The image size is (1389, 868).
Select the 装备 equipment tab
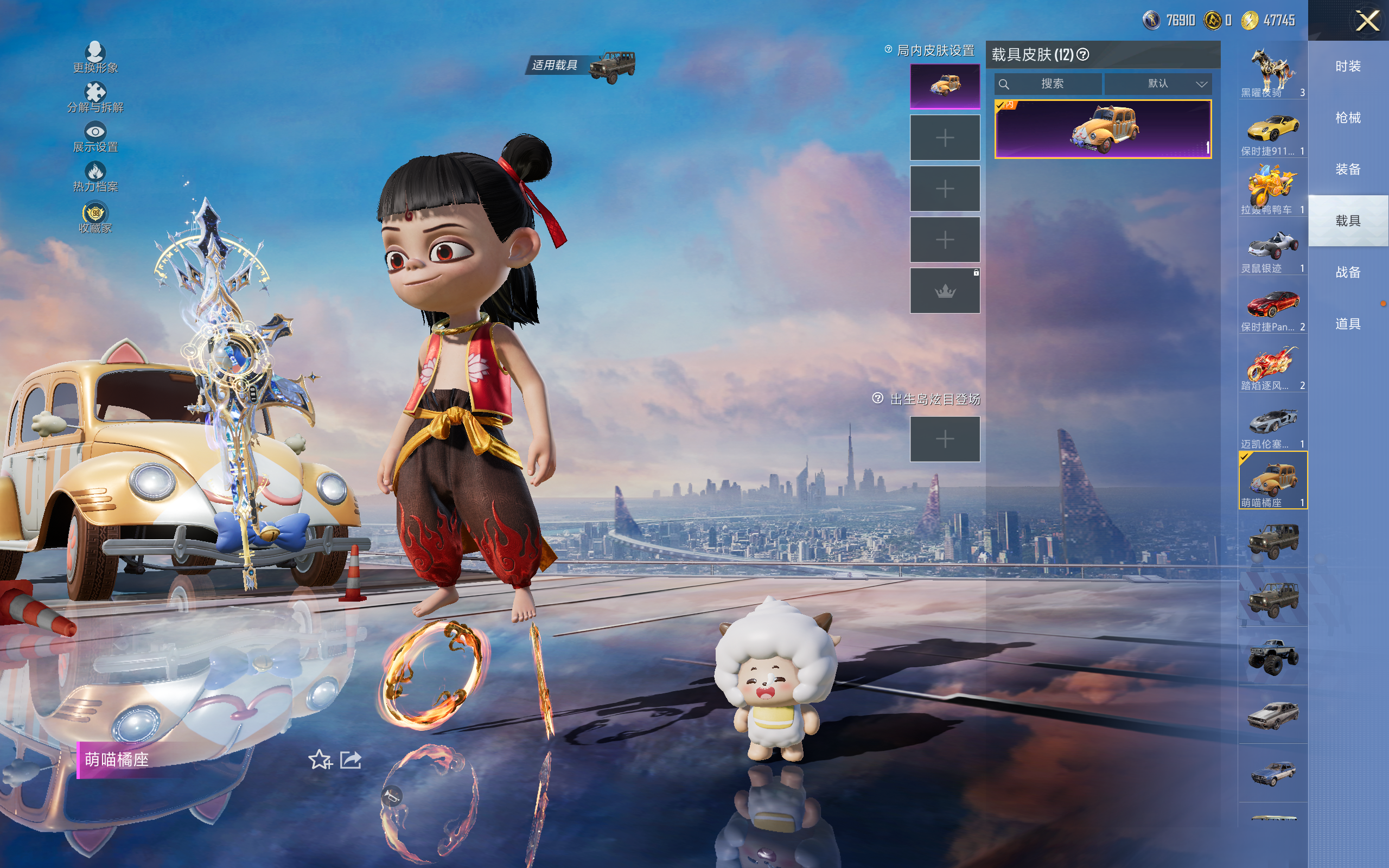pos(1348,169)
